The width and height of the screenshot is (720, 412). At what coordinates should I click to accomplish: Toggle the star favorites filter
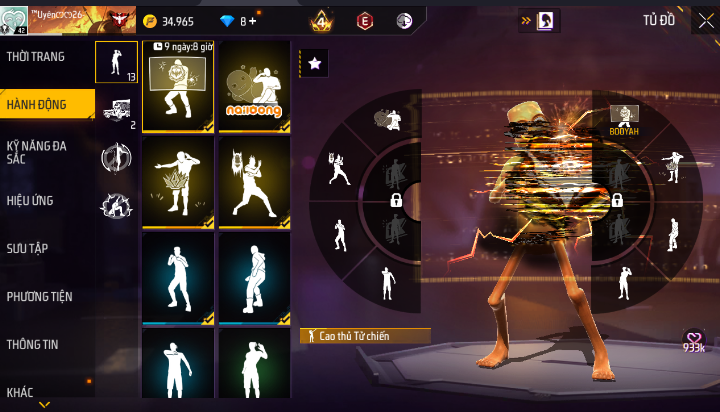[x=315, y=63]
